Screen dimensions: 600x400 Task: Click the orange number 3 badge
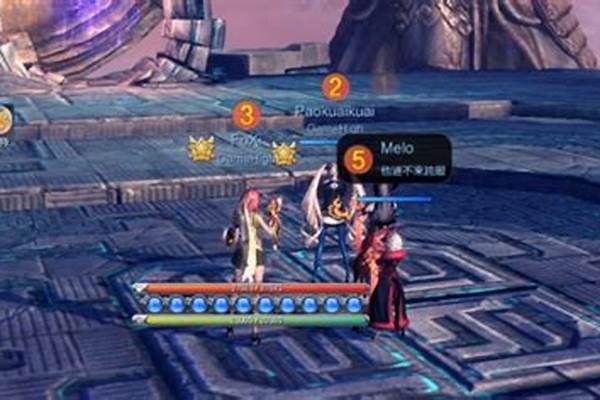click(x=246, y=113)
